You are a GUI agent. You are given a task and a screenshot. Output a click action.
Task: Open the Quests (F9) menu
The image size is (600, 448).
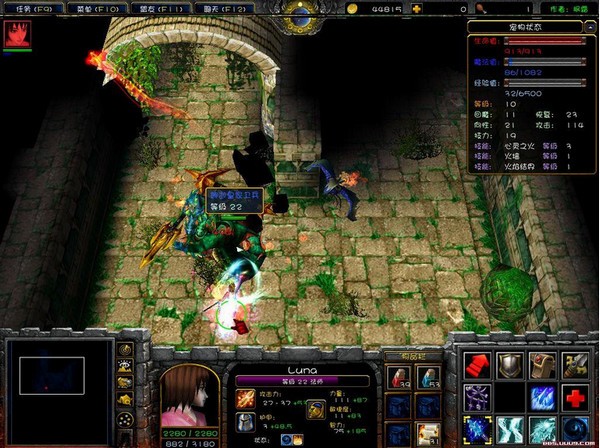pyautogui.click(x=30, y=8)
